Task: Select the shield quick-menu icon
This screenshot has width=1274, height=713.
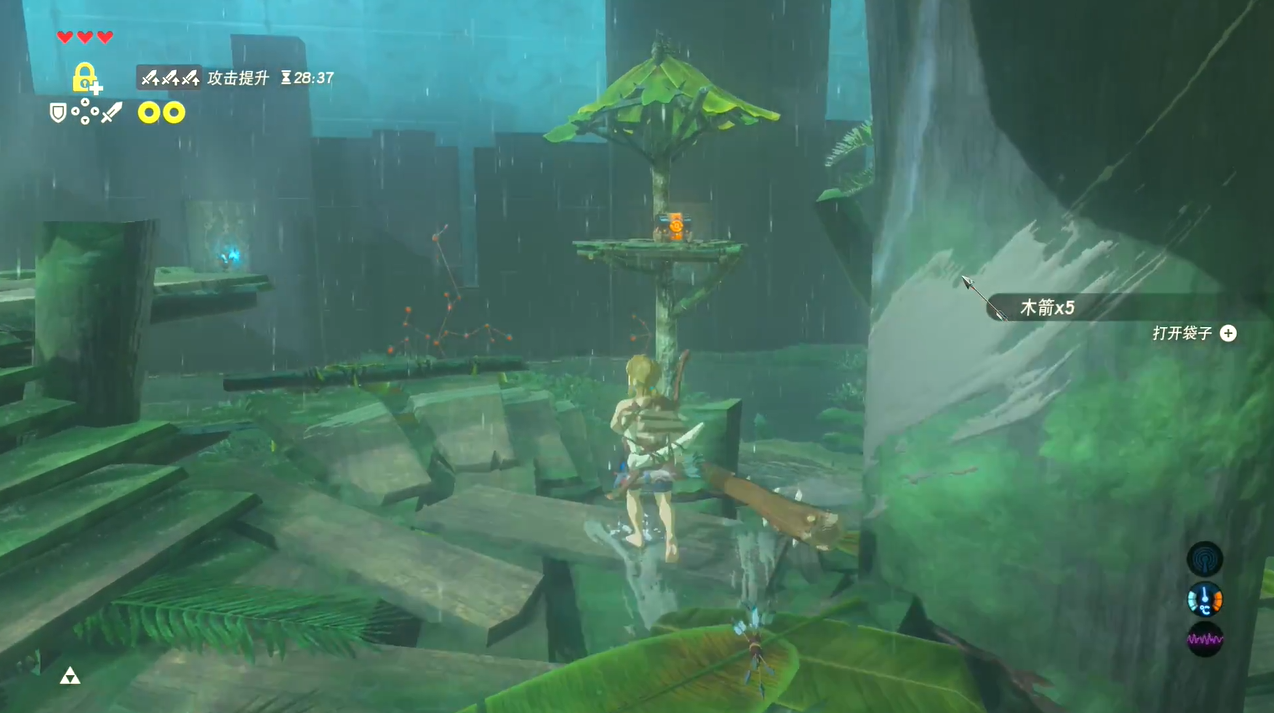Action: point(58,112)
